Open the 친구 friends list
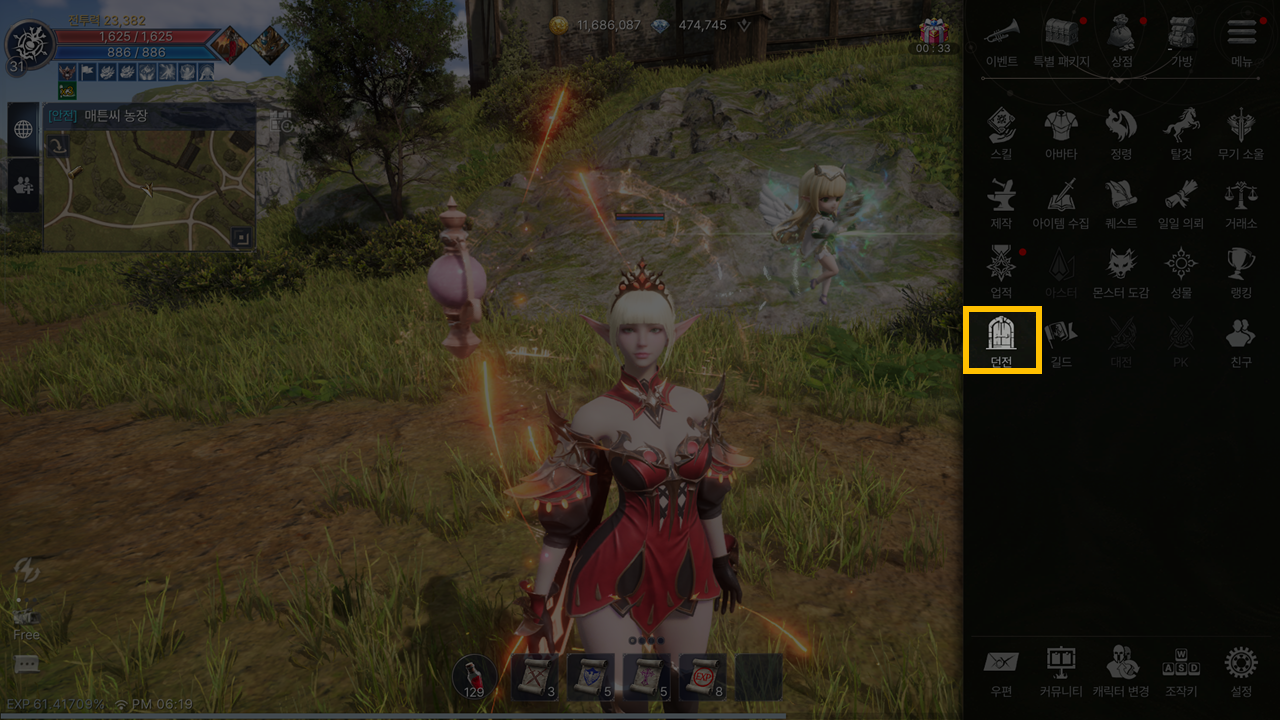This screenshot has width=1280, height=720. (x=1241, y=340)
